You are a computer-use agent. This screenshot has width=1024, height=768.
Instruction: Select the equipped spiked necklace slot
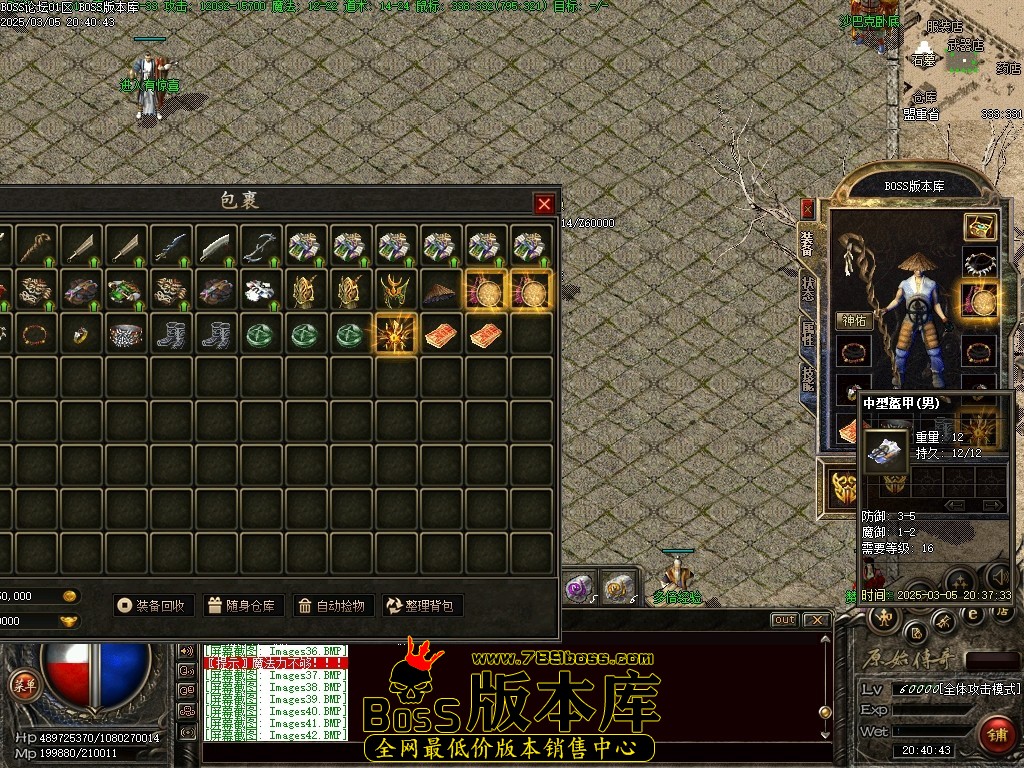[980, 263]
